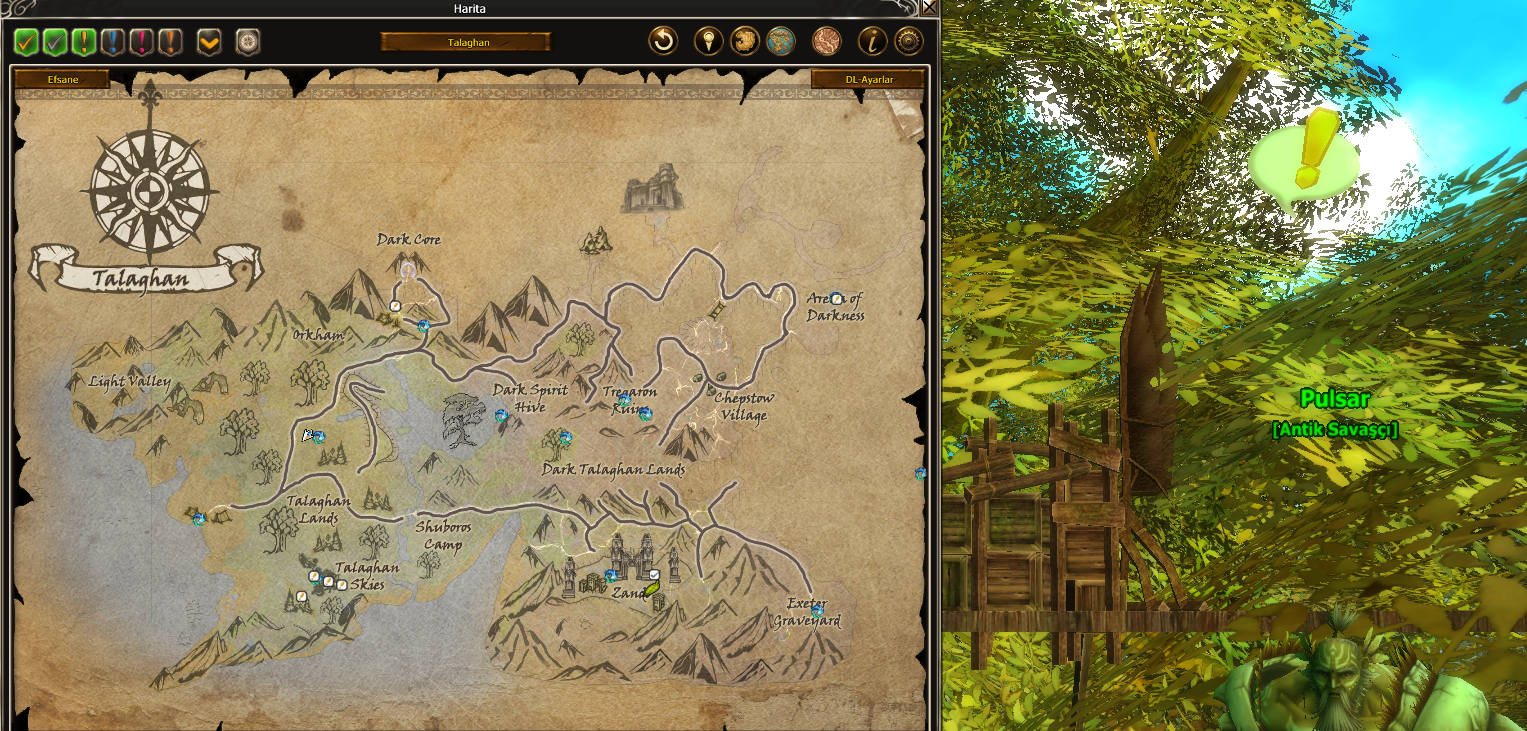Toggle the orange checkmark quest filter
The height and width of the screenshot is (731, 1527).
27,42
